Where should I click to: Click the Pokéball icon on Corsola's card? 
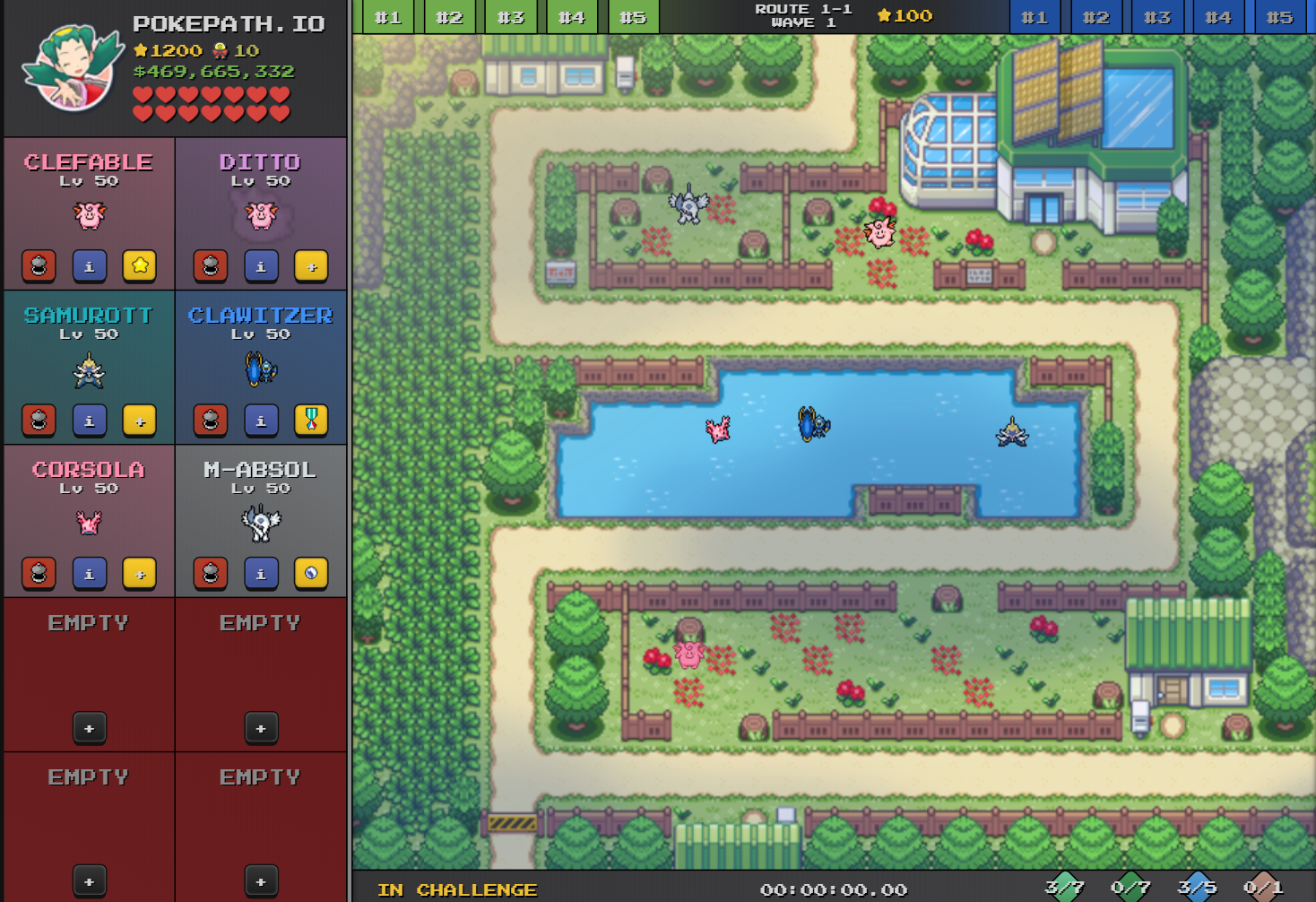coord(39,573)
